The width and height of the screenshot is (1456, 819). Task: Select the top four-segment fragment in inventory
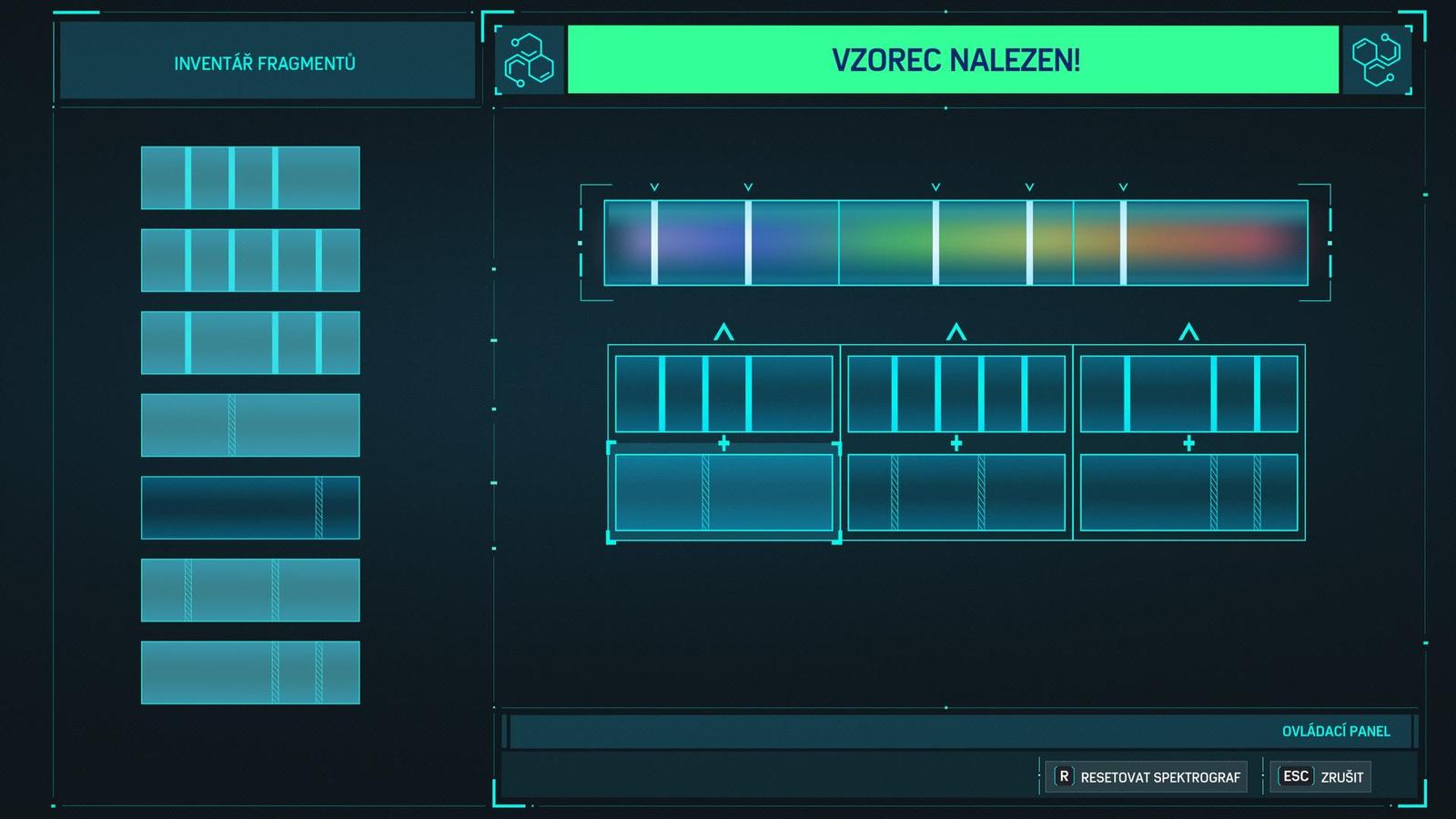250,176
